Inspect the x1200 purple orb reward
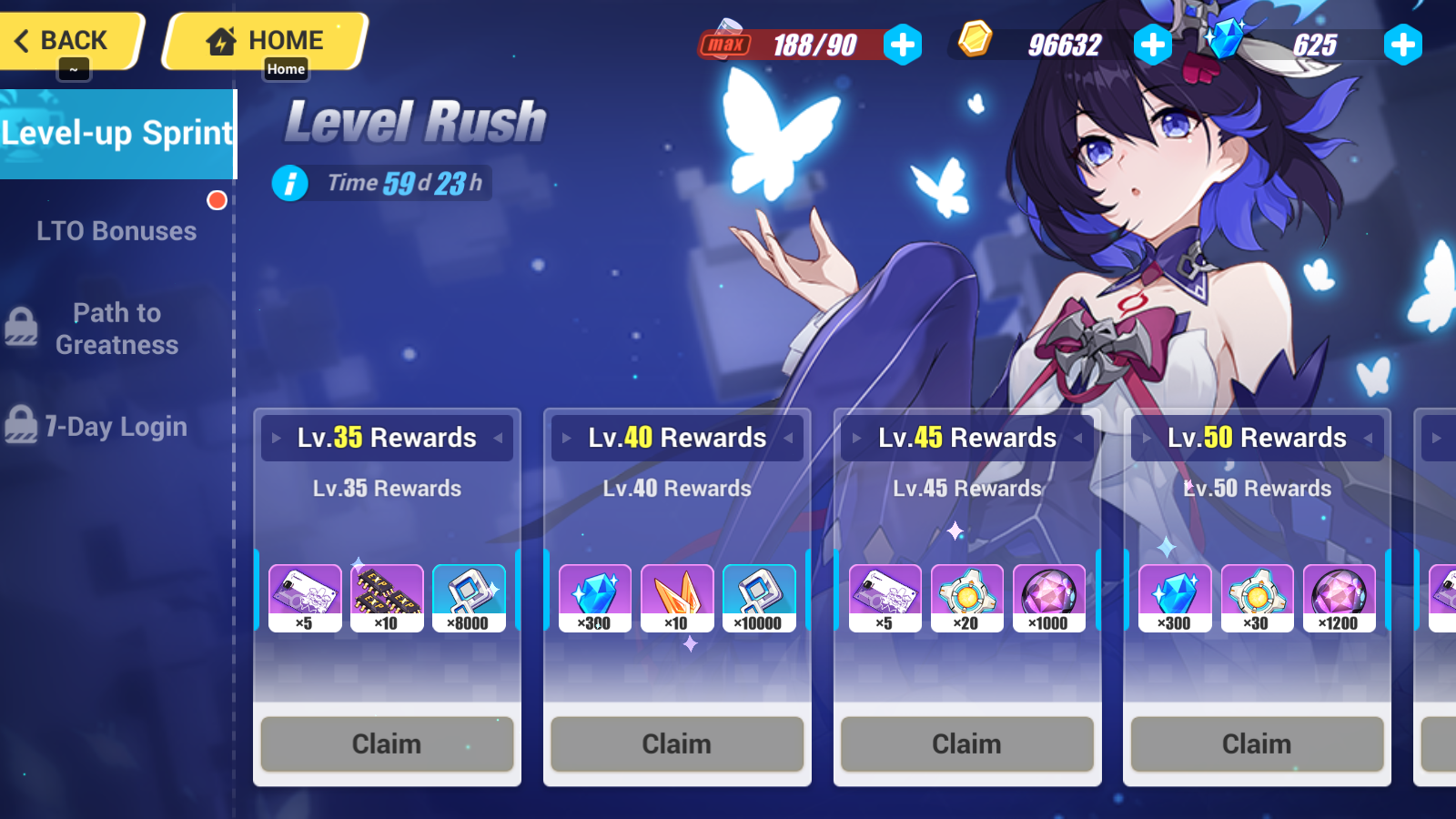Image resolution: width=1456 pixels, height=819 pixels. (1339, 597)
